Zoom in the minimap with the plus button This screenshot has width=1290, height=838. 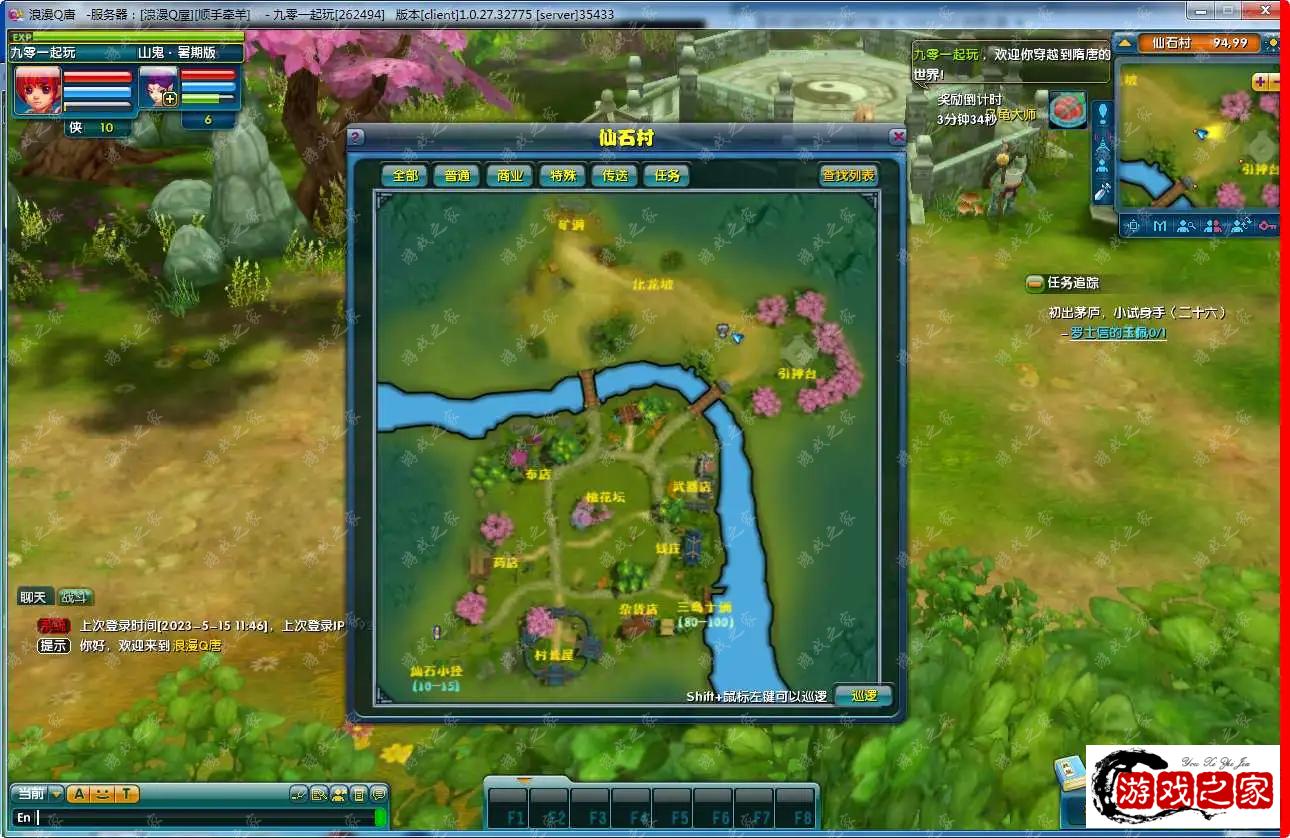(1260, 82)
